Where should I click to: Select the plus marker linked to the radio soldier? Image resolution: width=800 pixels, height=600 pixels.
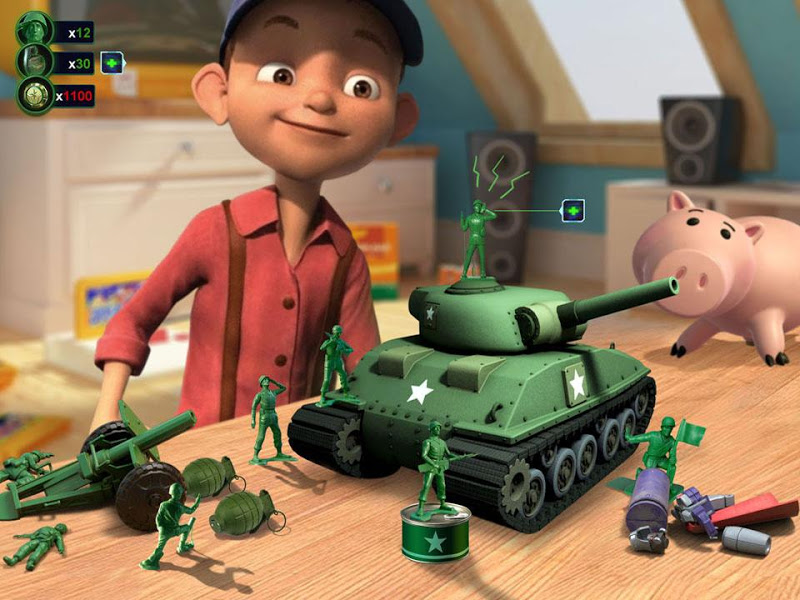tap(572, 211)
